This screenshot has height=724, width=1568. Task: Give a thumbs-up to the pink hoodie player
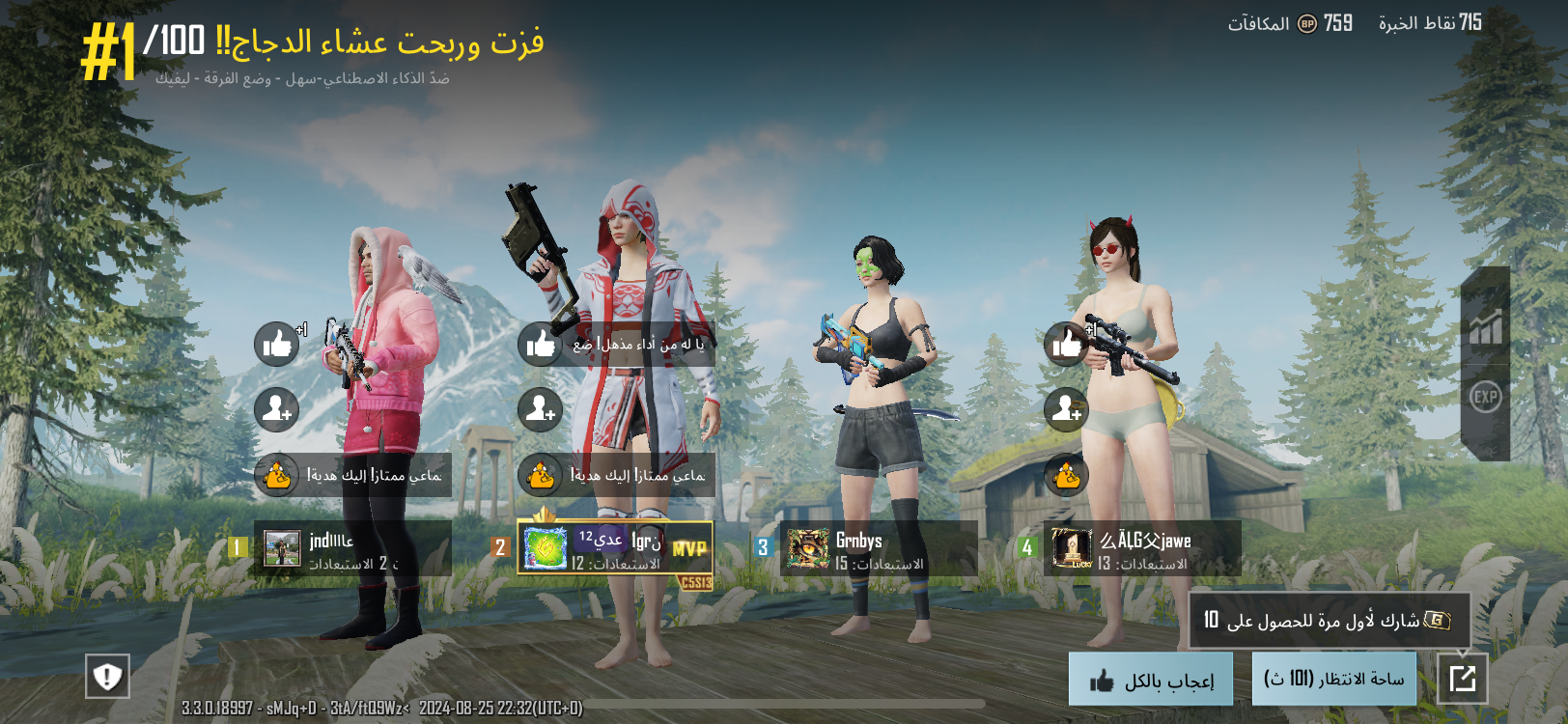277,344
